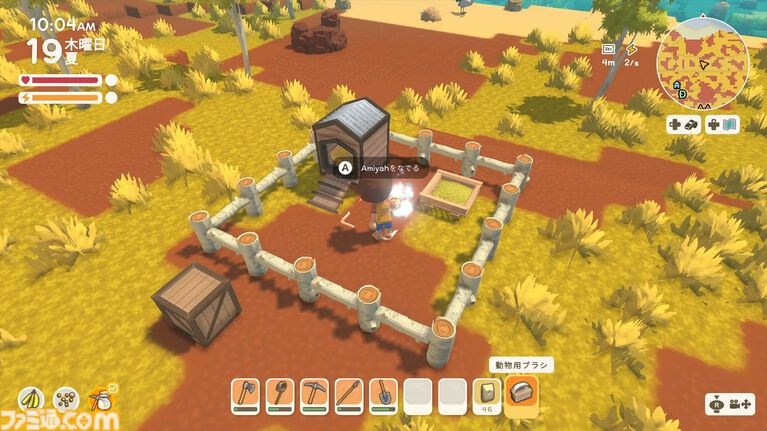Select the feed bag slot showing 46
Screen dimensions: 767x431
(487, 395)
